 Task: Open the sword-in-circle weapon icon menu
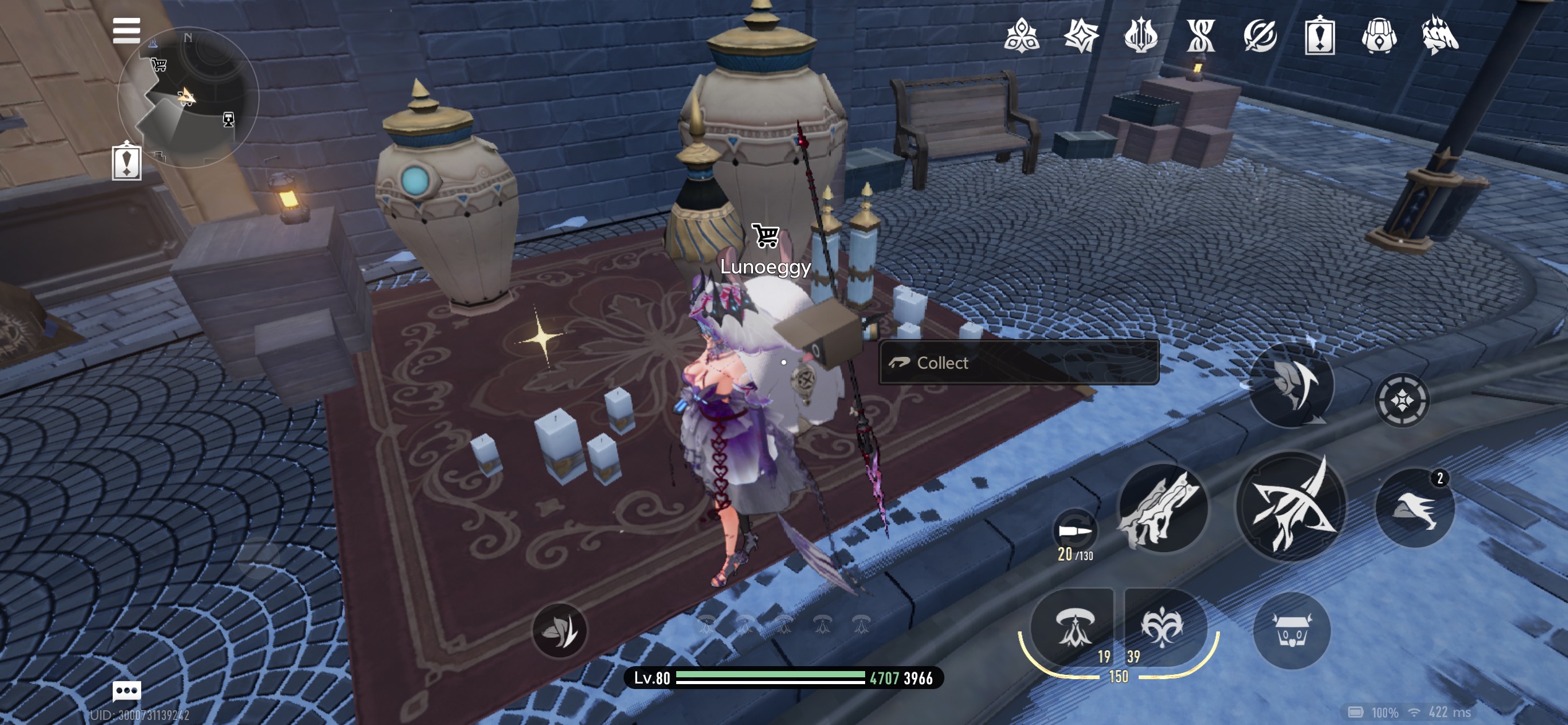coord(1260,36)
